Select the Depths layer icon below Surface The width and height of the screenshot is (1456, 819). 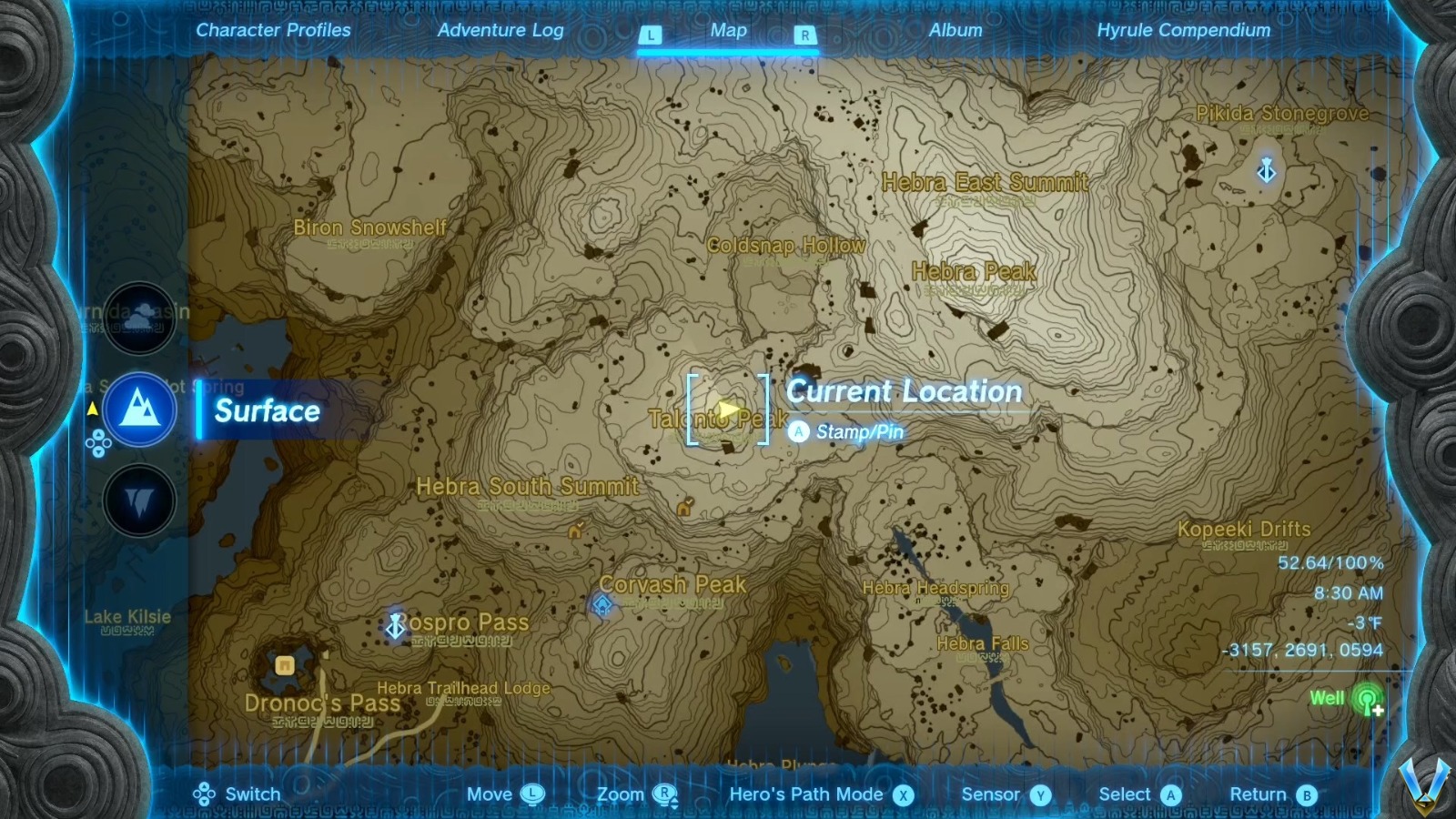coord(138,501)
